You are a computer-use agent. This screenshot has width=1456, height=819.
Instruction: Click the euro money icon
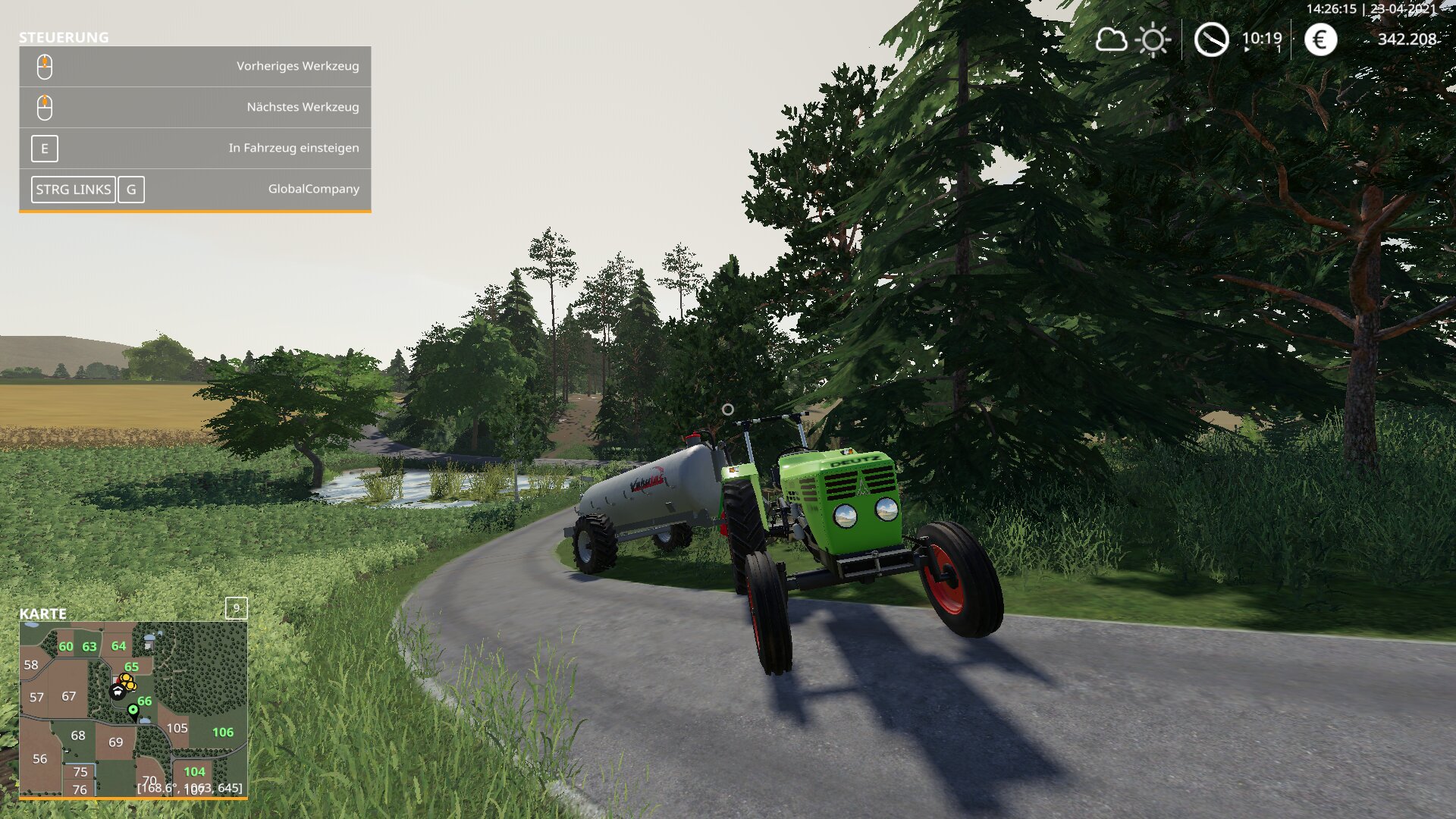(x=1320, y=39)
